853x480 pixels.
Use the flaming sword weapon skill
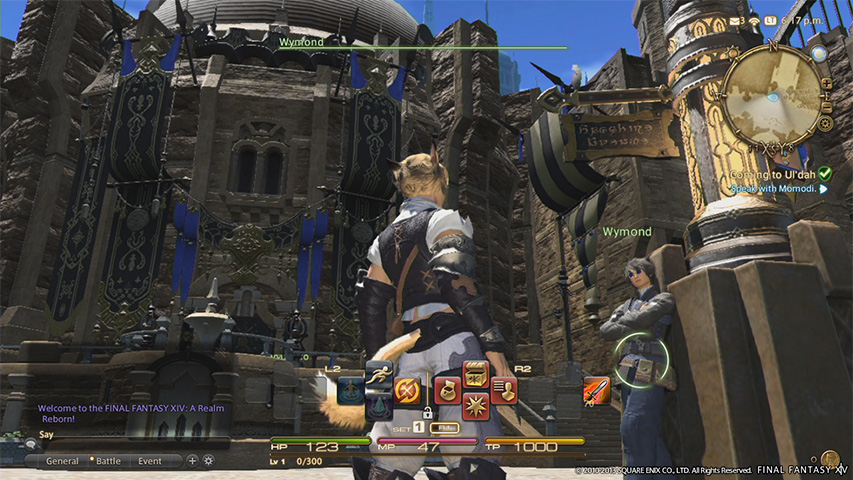(x=595, y=389)
